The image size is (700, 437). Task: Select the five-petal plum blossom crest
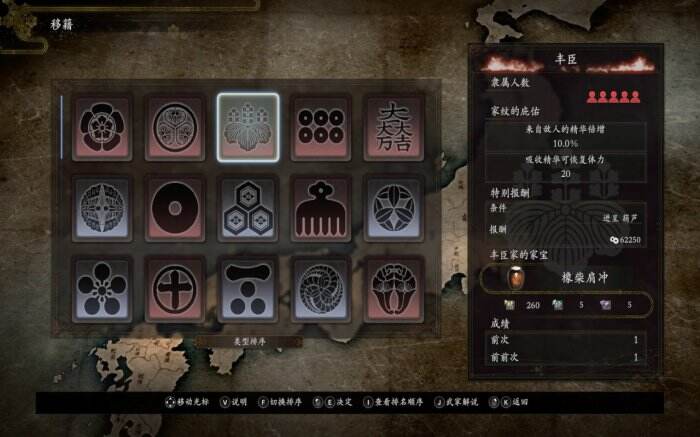[102, 288]
